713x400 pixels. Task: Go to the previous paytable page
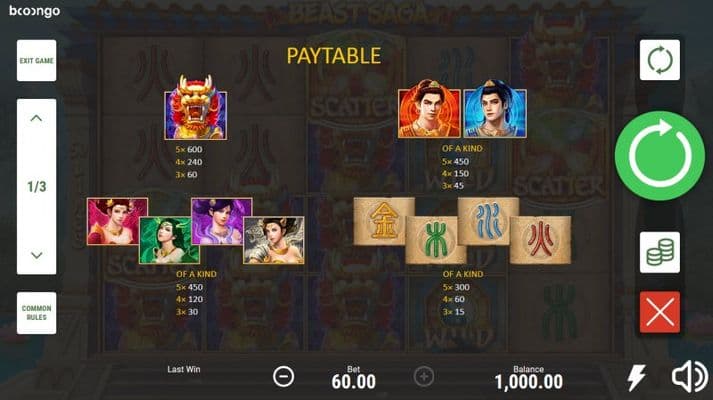click(x=36, y=119)
